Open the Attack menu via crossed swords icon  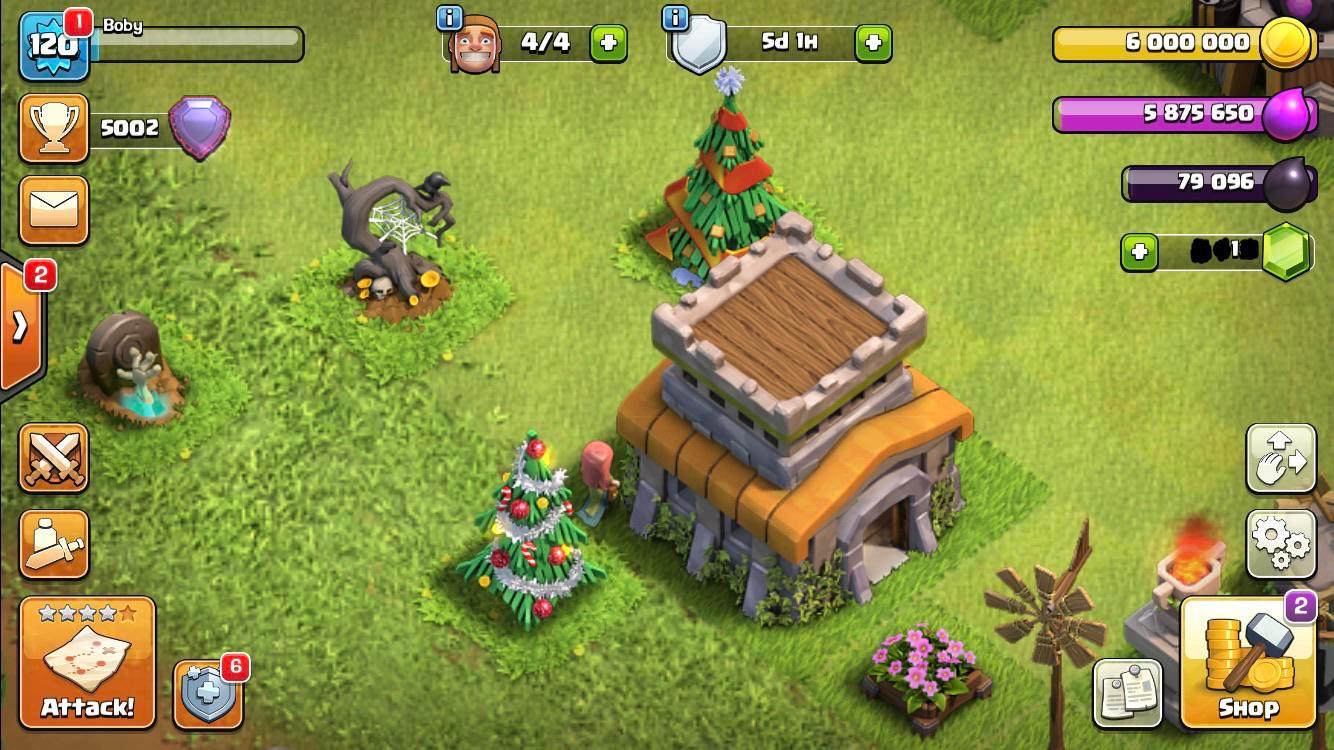click(x=53, y=457)
